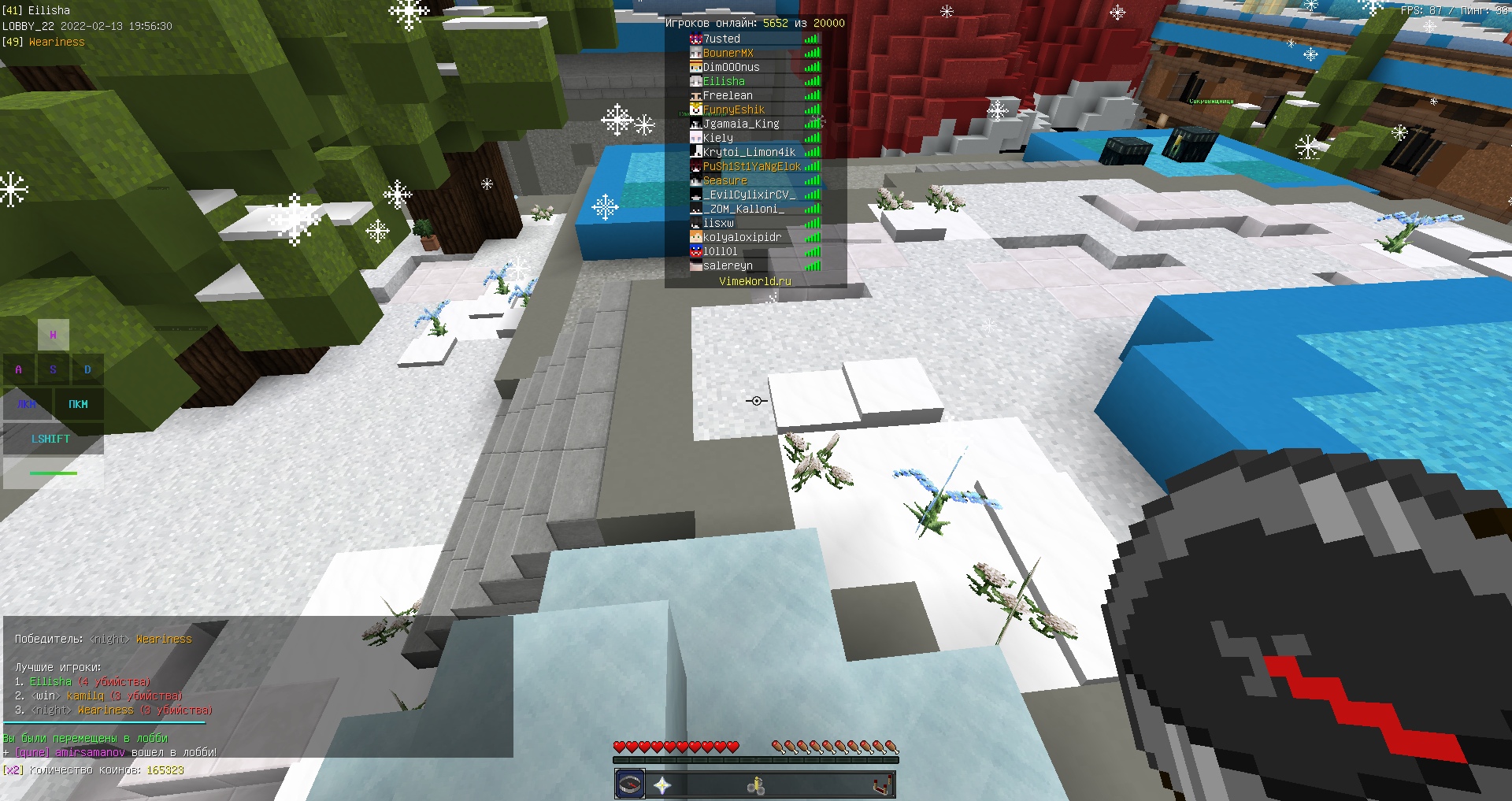The height and width of the screenshot is (801, 1512).
Task: Click the green ping bars next to BounerMX
Action: (811, 52)
